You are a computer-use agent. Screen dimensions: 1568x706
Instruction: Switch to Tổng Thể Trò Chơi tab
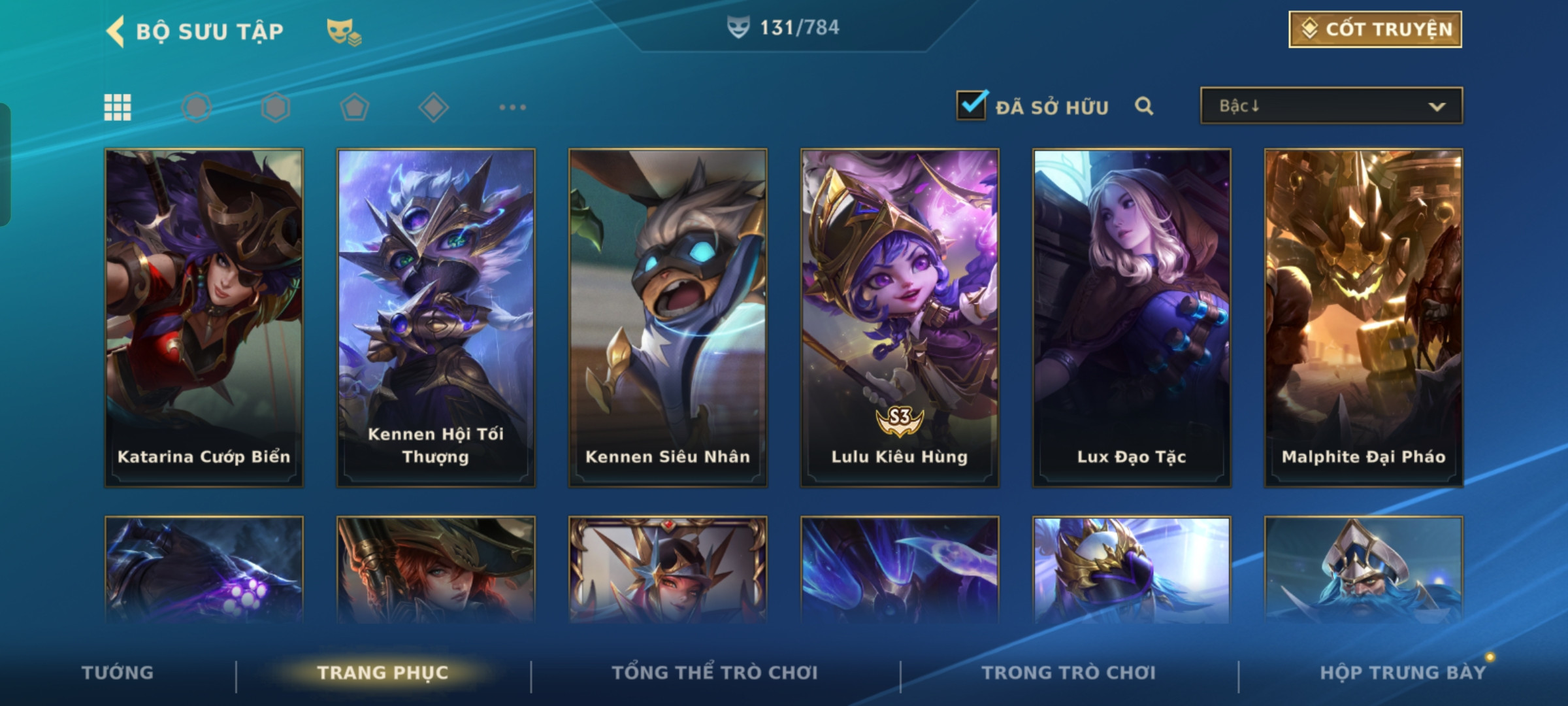pos(715,673)
